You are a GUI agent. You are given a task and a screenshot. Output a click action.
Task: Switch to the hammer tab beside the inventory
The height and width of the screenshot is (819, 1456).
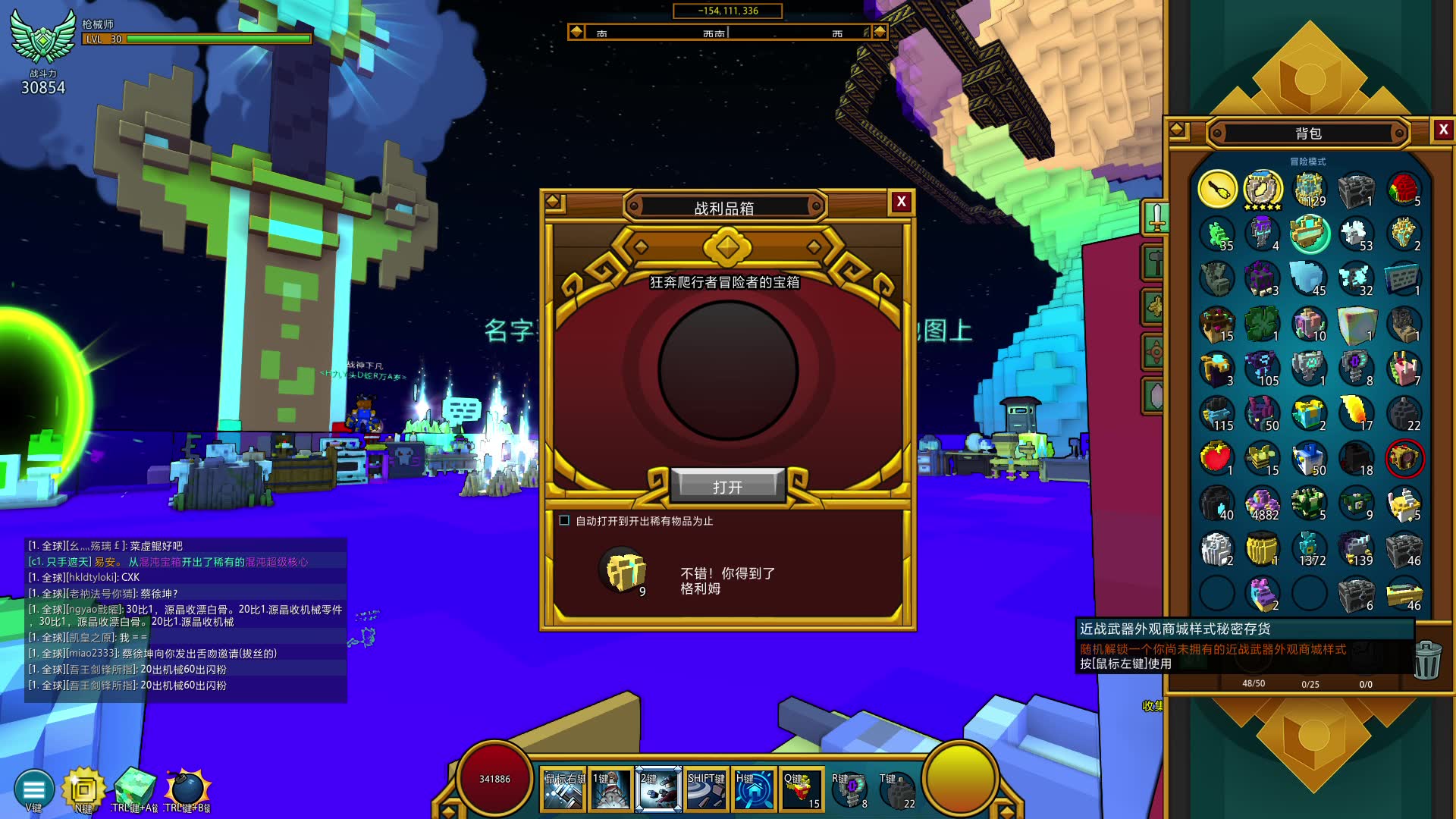1154,262
